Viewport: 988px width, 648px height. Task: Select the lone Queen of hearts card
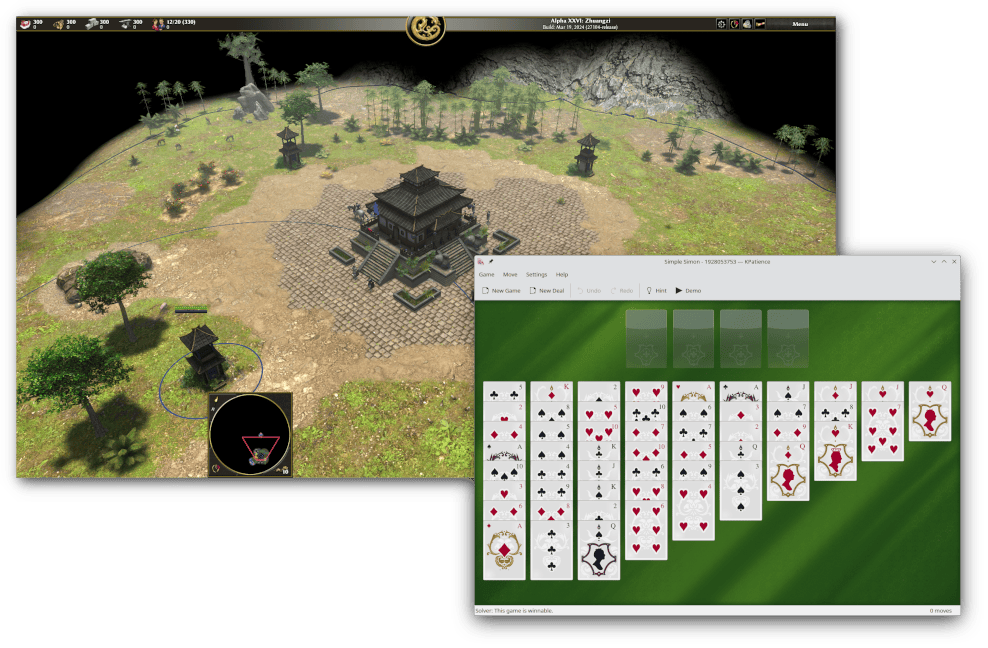pyautogui.click(x=930, y=415)
